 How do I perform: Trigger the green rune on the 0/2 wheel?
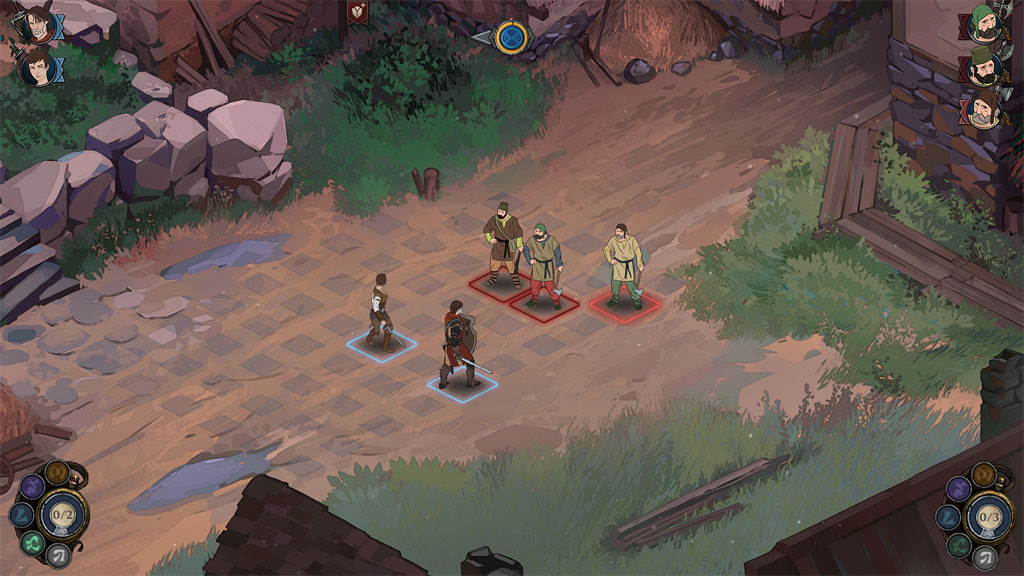coord(31,544)
